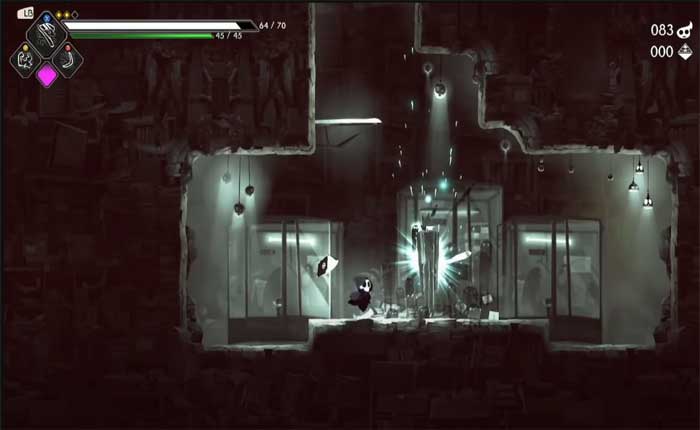Activate the left skill diamond with yellow marker

pyautogui.click(x=26, y=59)
